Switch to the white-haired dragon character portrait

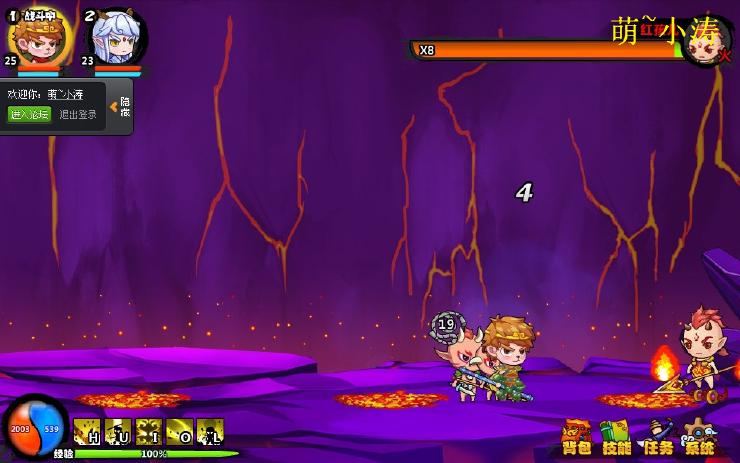[x=117, y=39]
